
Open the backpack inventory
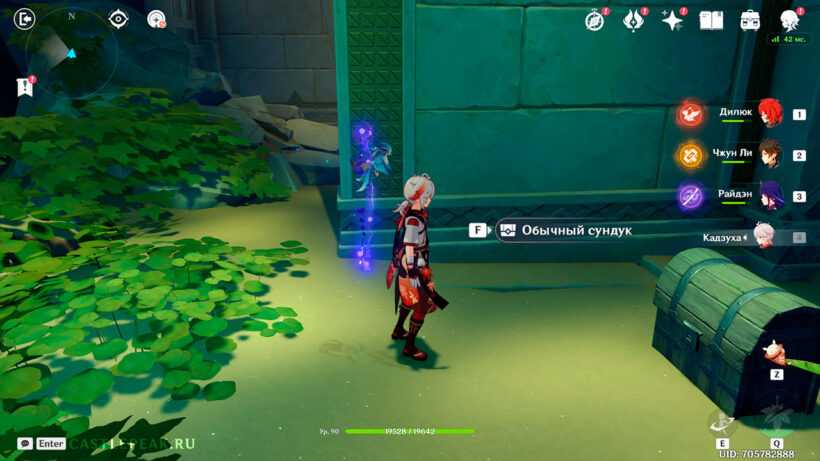click(750, 20)
